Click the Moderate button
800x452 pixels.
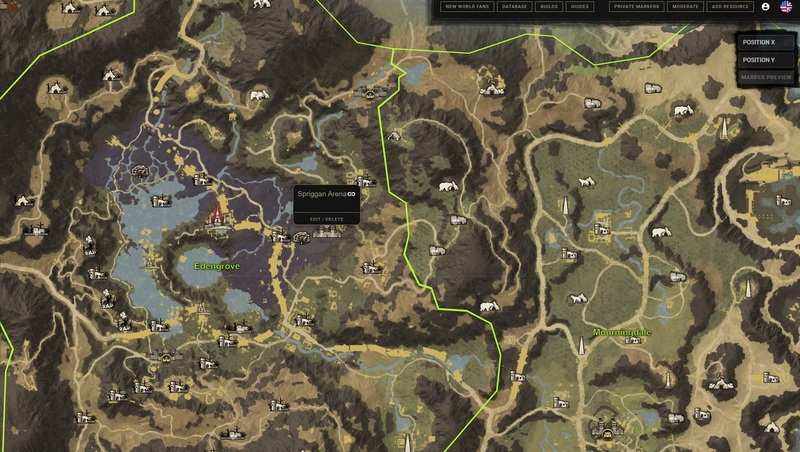point(685,7)
